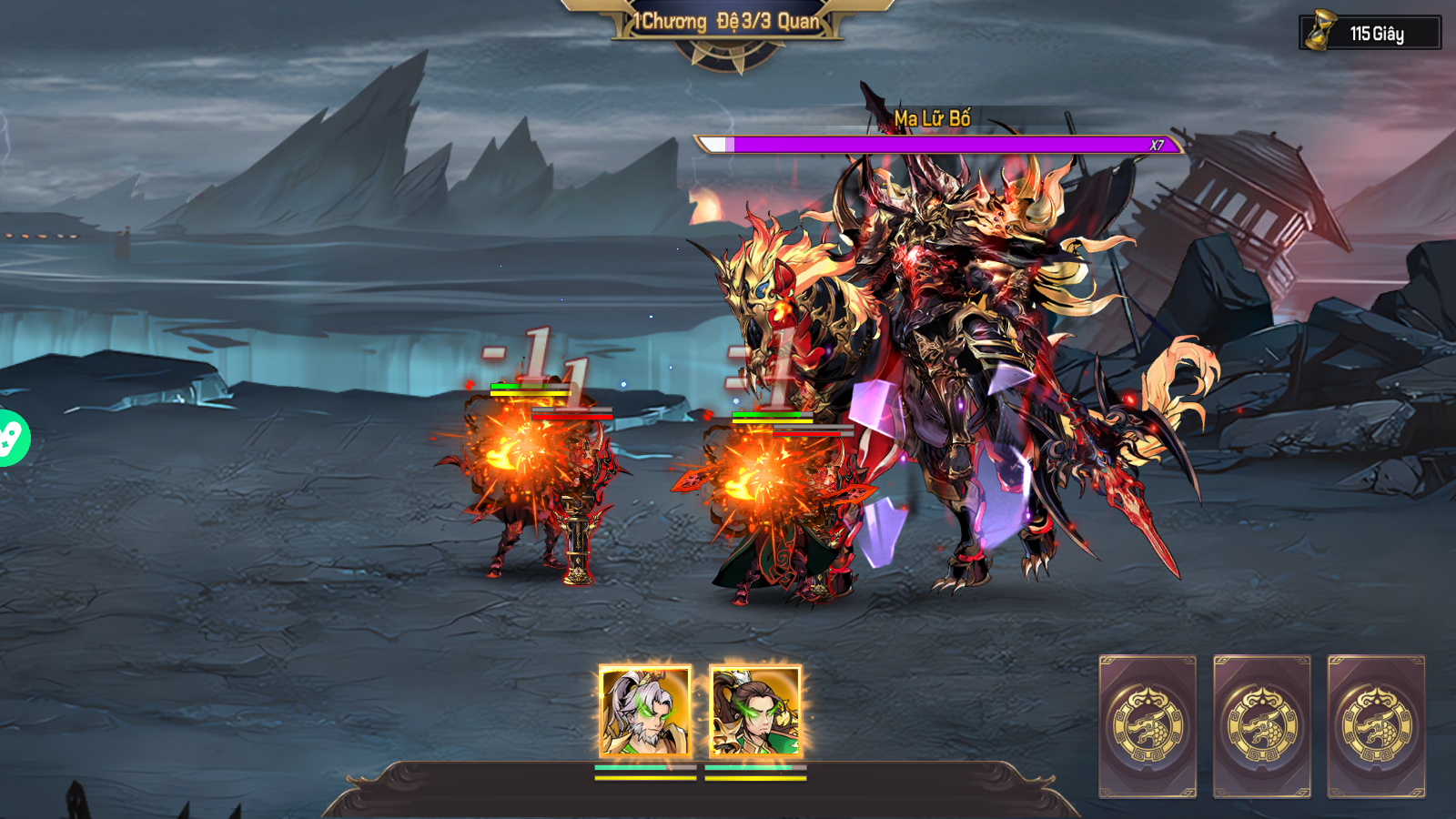Select the white-haired hero portrait
Image resolution: width=1456 pixels, height=819 pixels.
point(645,712)
